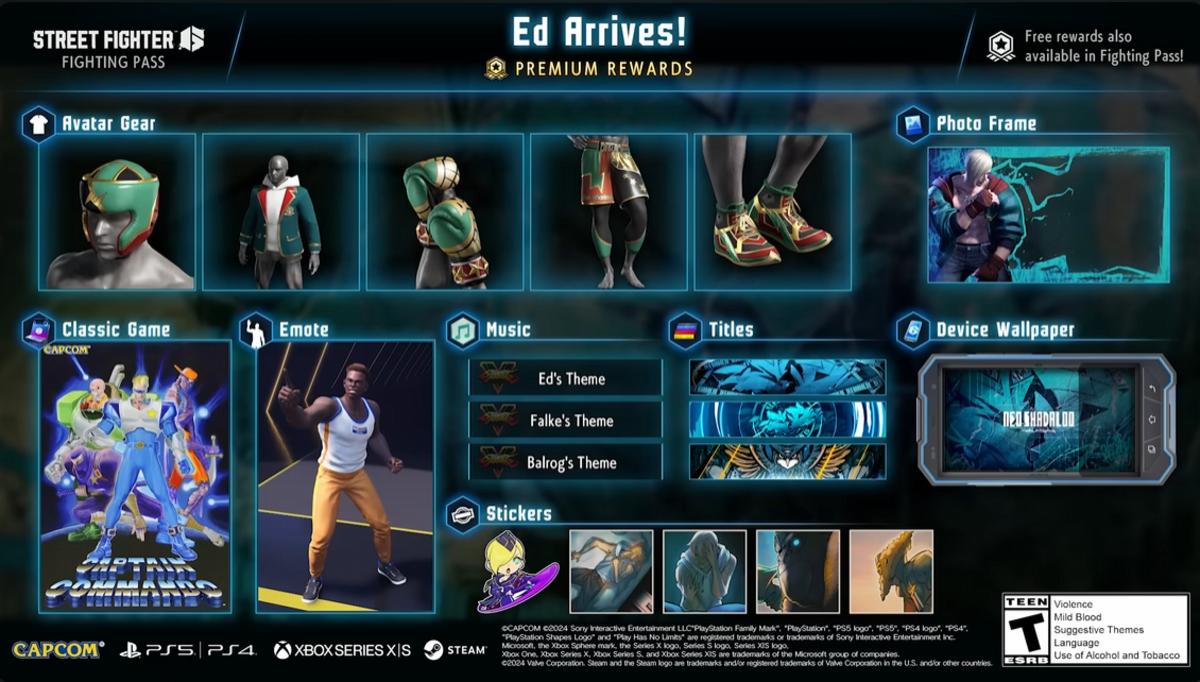Select the green boxing gloves tile
The image size is (1200, 682).
pos(445,212)
